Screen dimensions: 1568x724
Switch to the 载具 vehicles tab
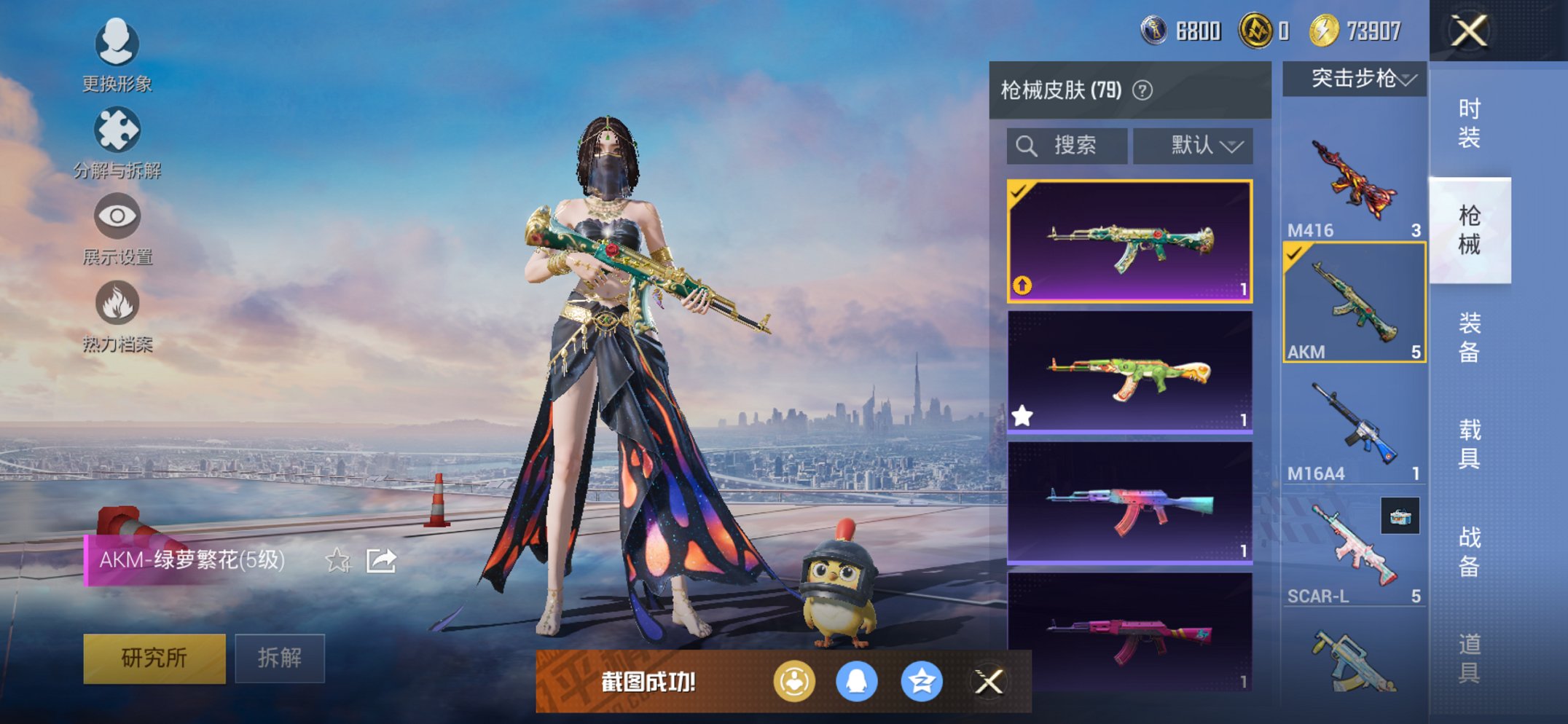(1469, 444)
